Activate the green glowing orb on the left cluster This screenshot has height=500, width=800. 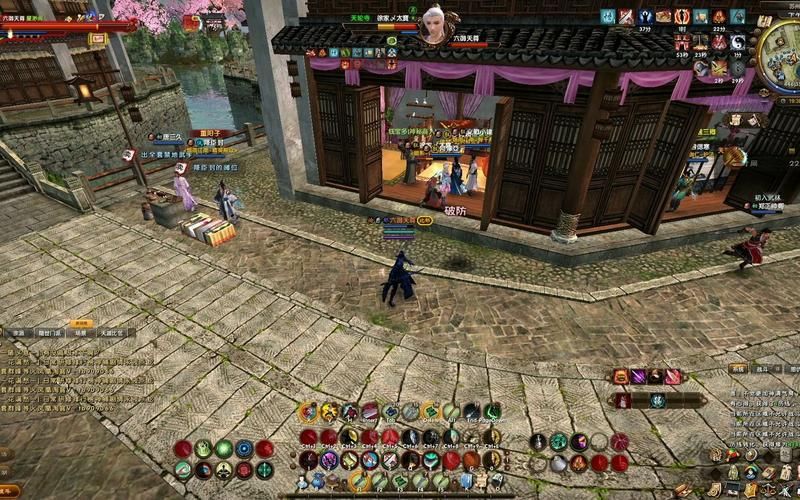click(223, 449)
